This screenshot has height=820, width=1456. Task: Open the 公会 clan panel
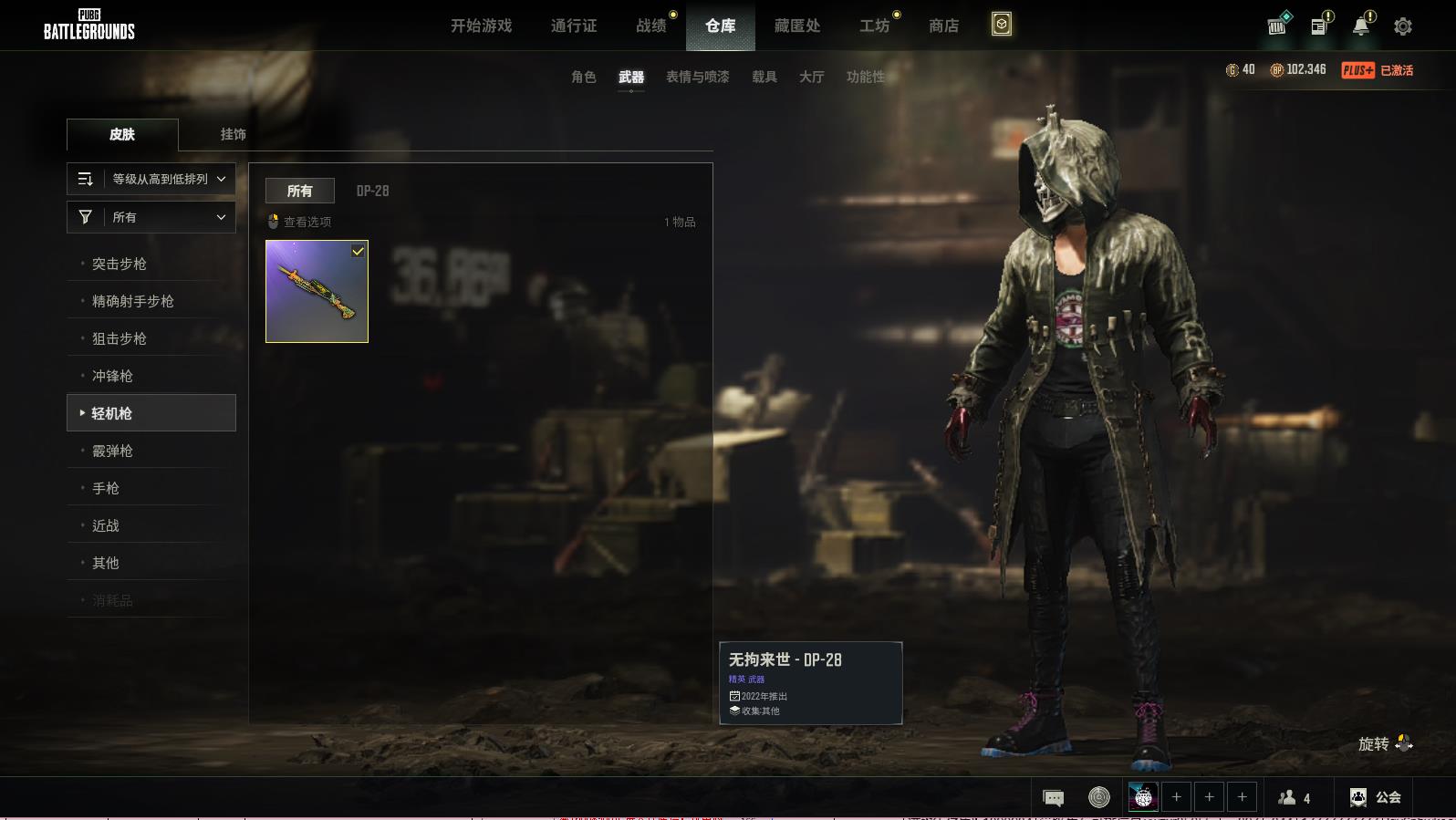[1375, 797]
